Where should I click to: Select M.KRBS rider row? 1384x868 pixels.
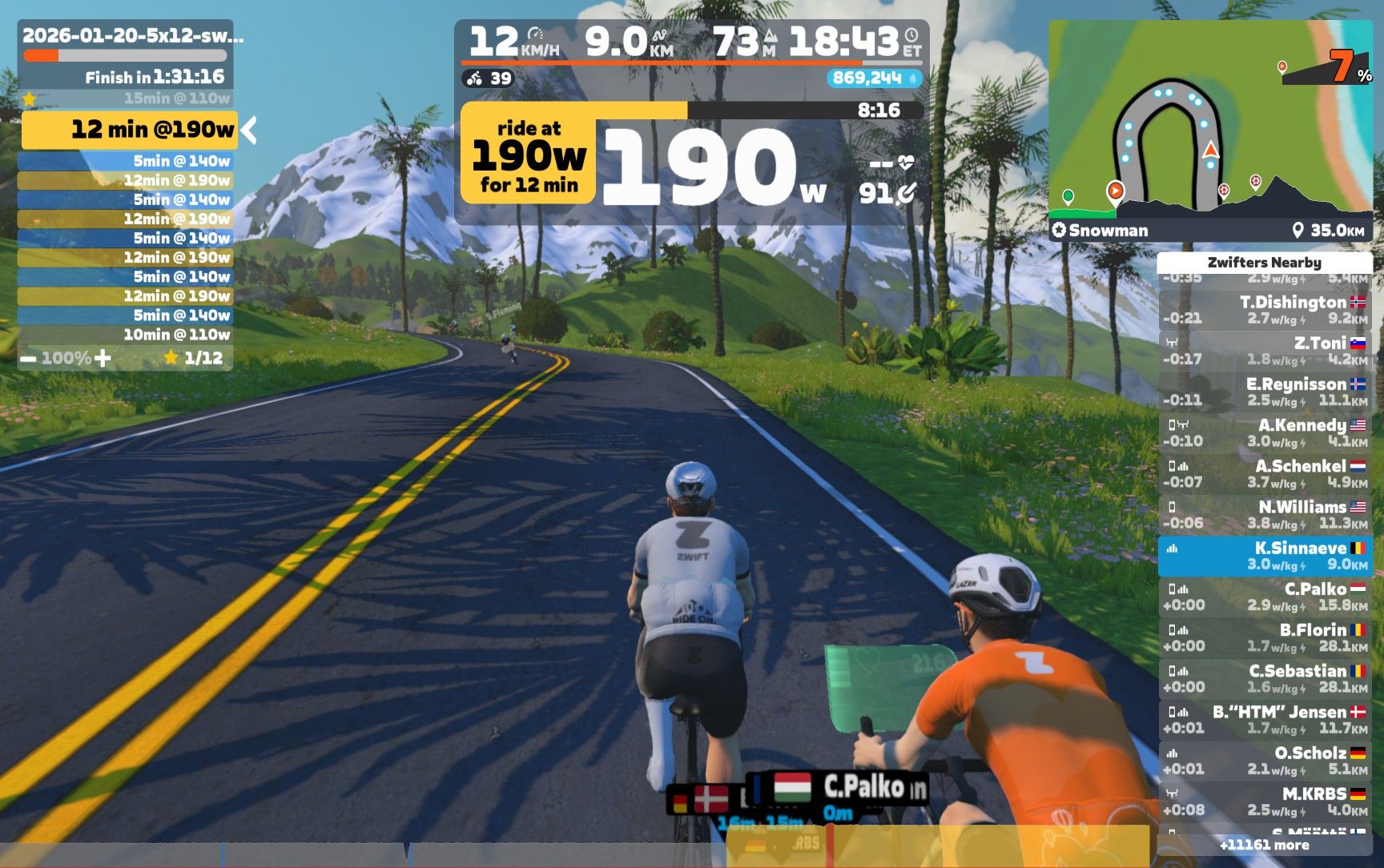(1265, 802)
